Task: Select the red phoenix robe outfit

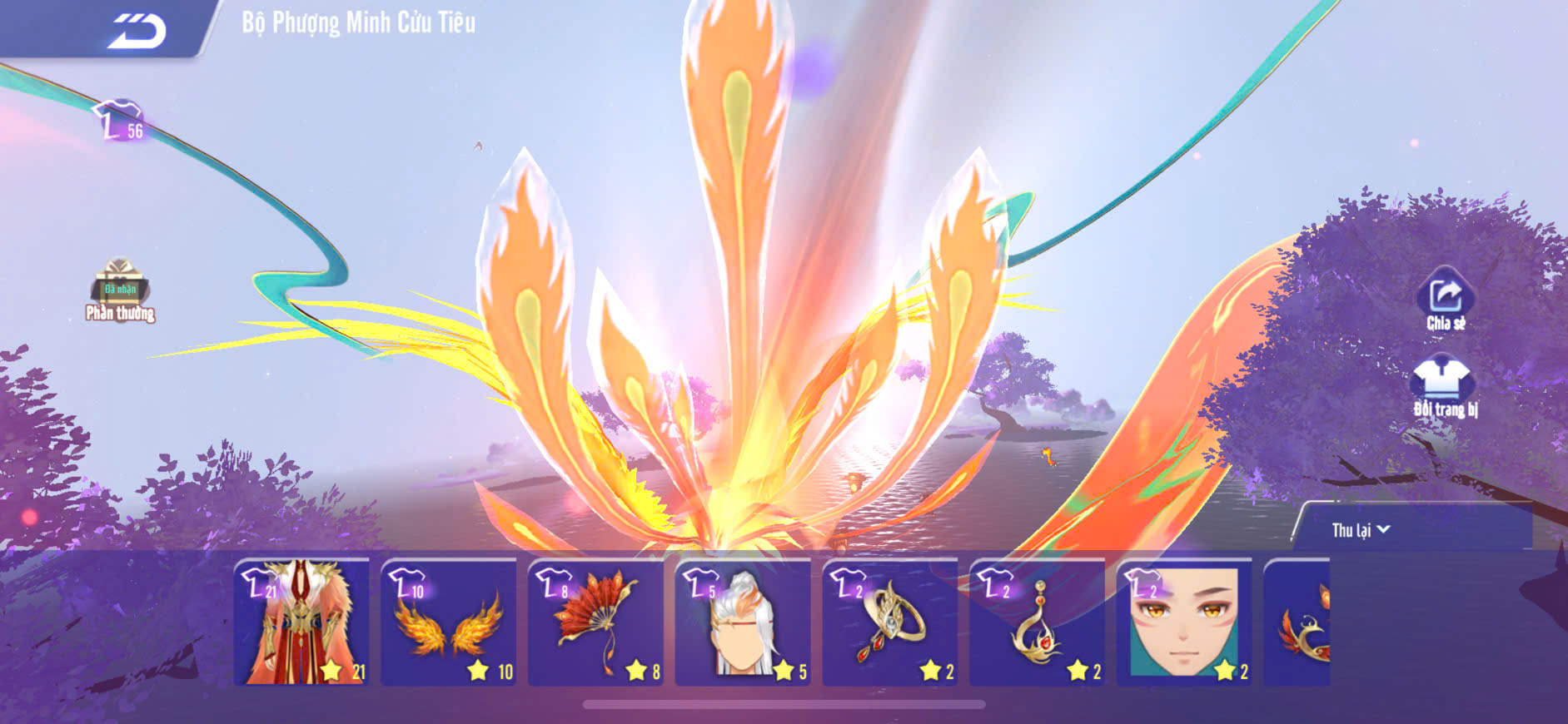Action: (x=301, y=622)
